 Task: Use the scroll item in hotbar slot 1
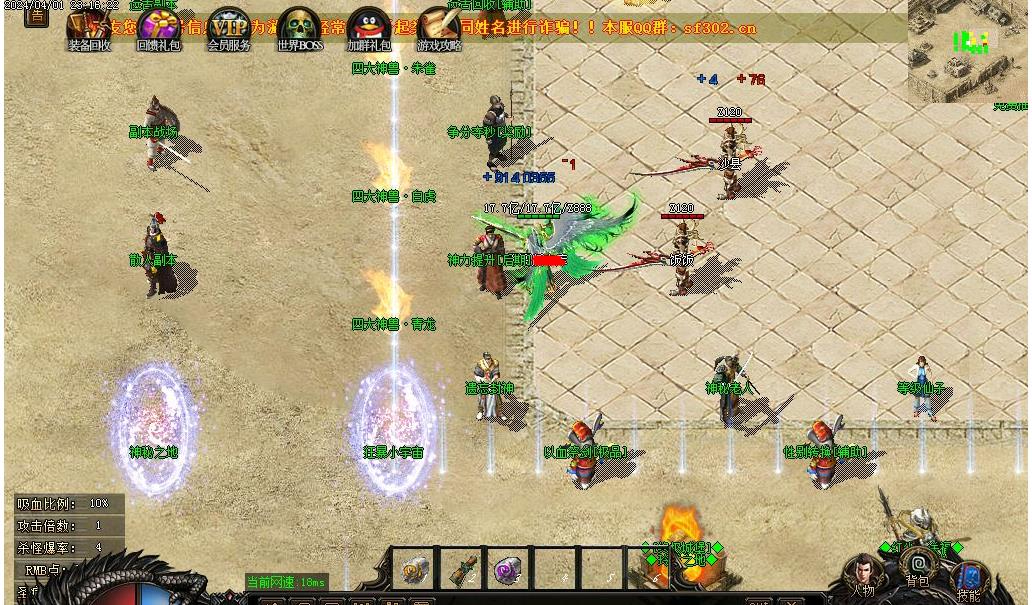(x=413, y=570)
